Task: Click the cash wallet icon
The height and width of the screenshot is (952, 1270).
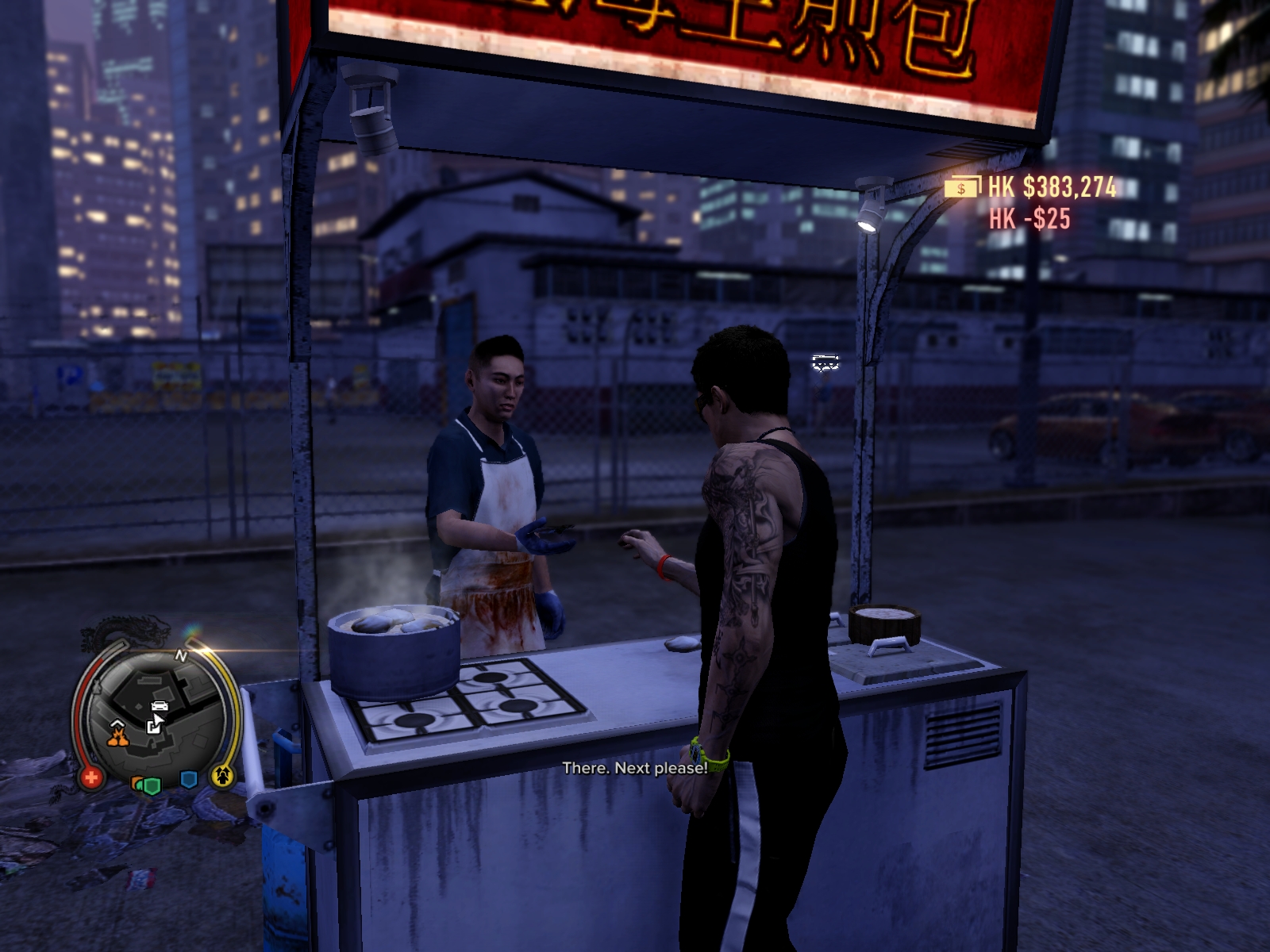Action: pyautogui.click(x=963, y=188)
